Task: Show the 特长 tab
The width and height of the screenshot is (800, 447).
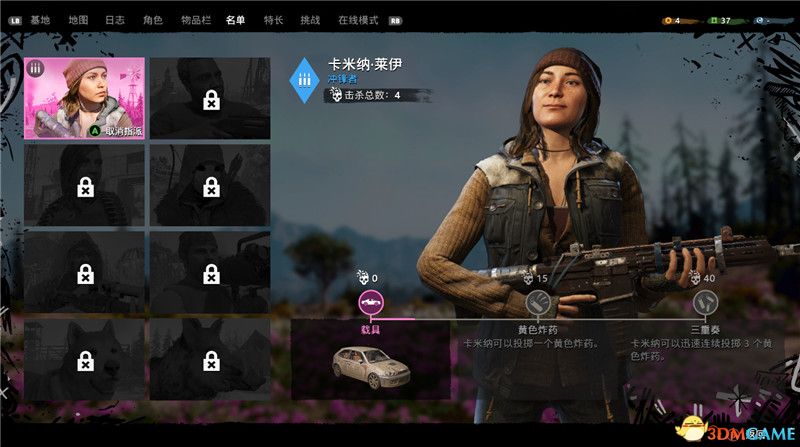Action: (x=273, y=19)
